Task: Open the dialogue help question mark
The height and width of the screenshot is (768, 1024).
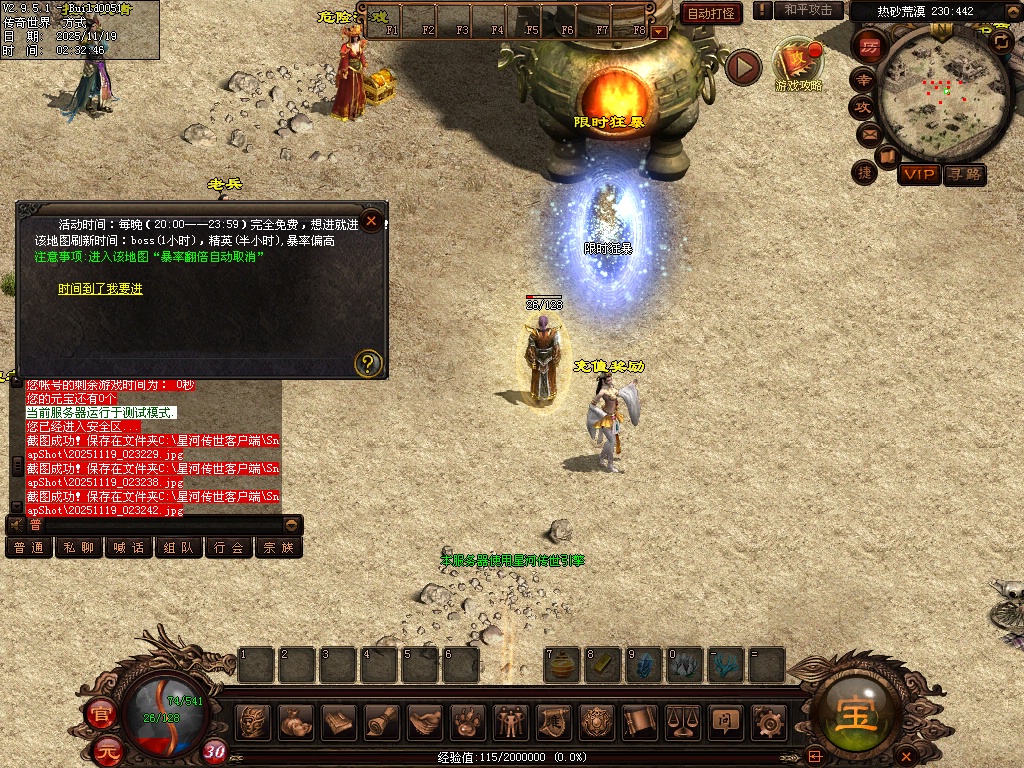Action: (368, 362)
